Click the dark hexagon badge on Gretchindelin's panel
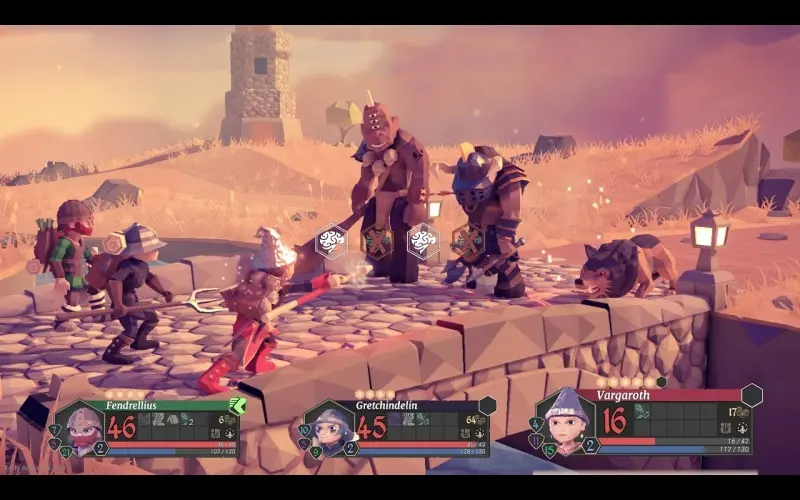This screenshot has height=500, width=800. coord(487,405)
